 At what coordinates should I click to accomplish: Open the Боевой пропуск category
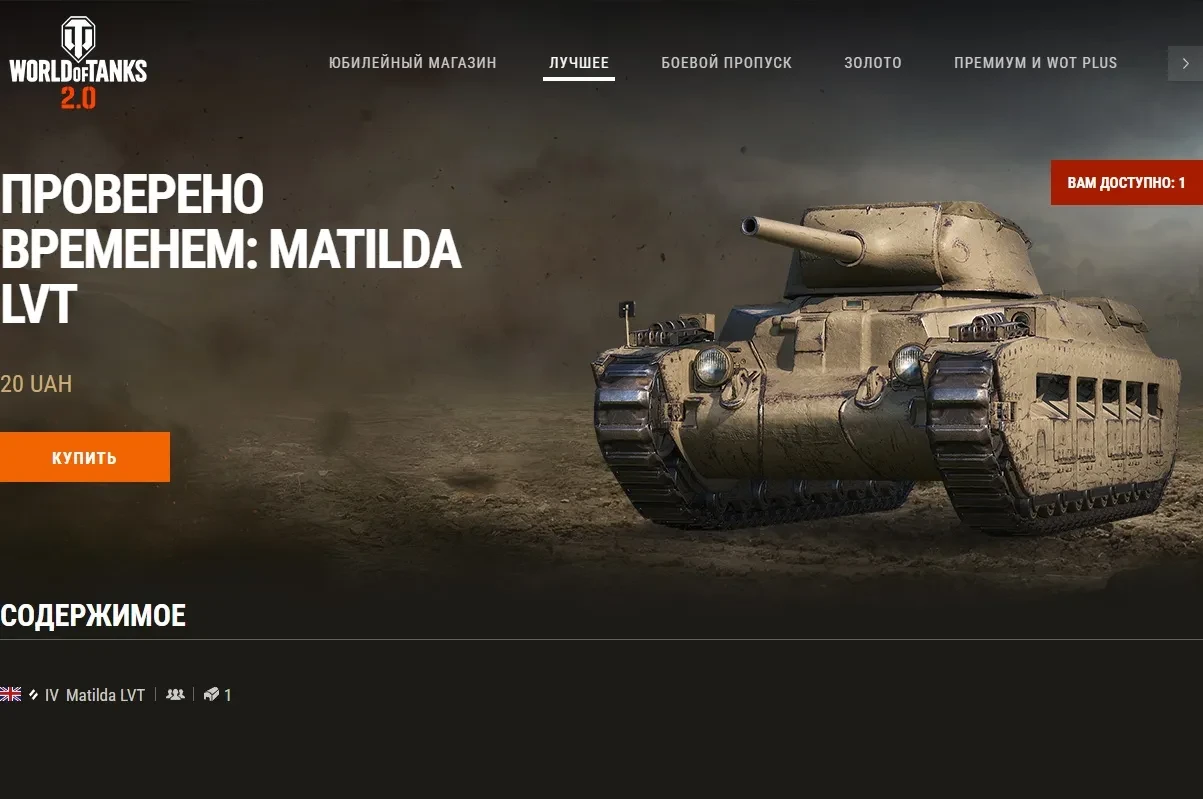[726, 63]
